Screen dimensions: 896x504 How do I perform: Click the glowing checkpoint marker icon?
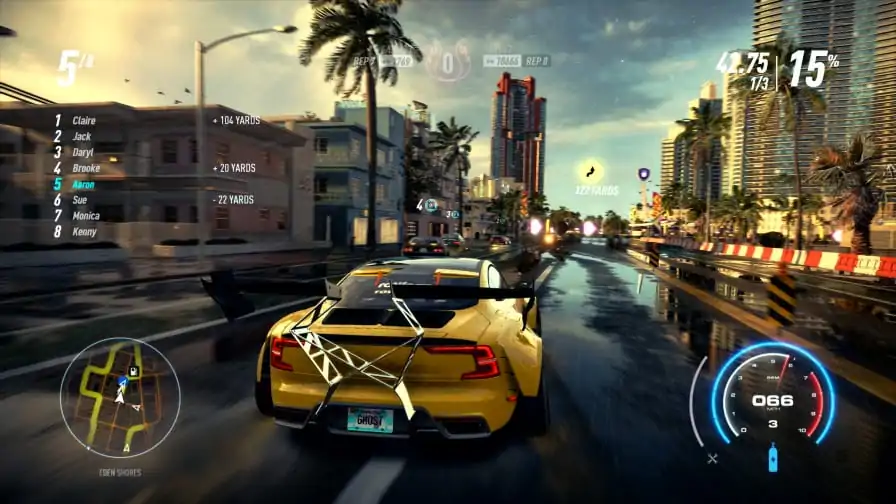click(590, 170)
